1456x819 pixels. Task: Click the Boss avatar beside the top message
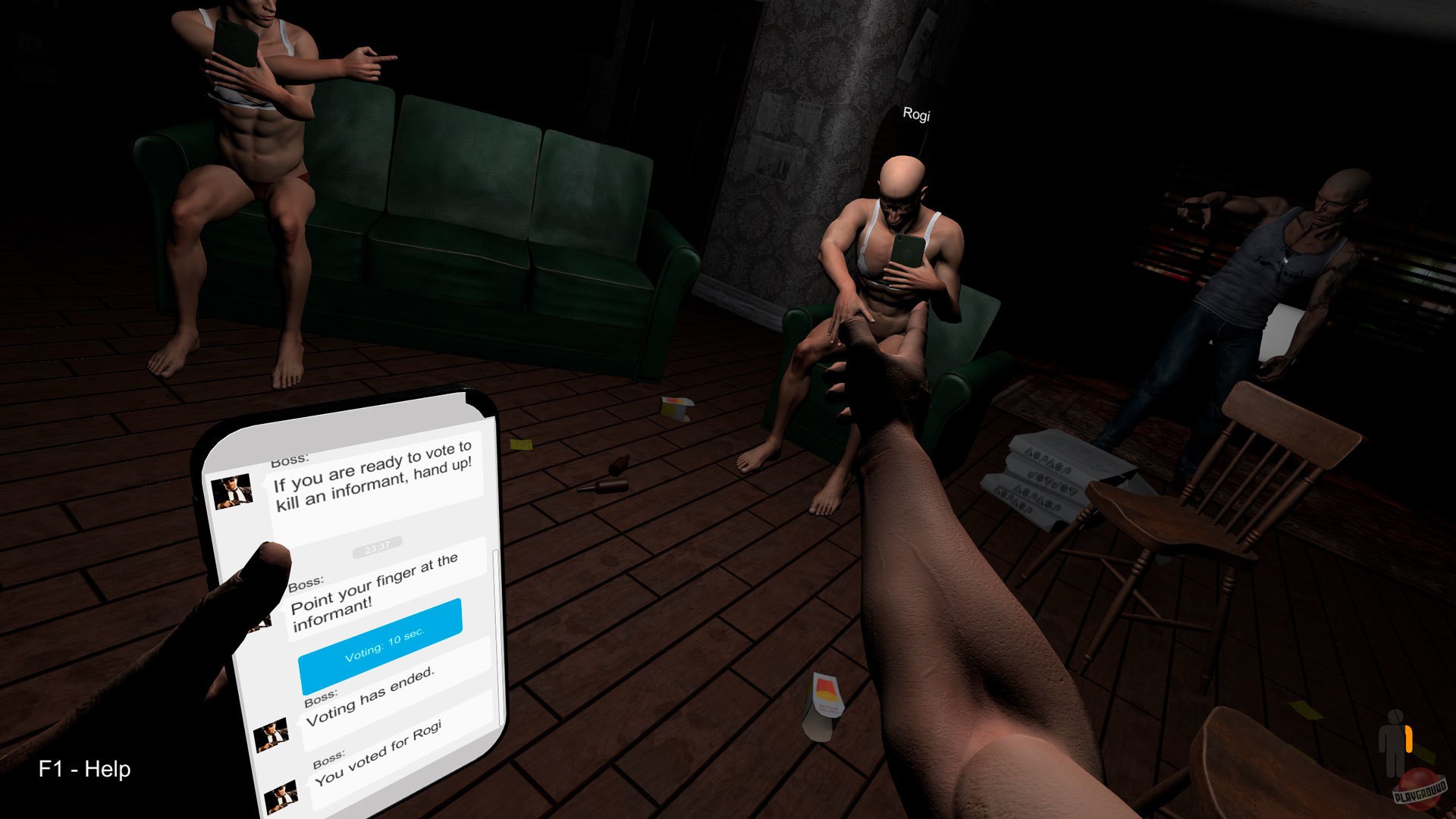point(231,491)
